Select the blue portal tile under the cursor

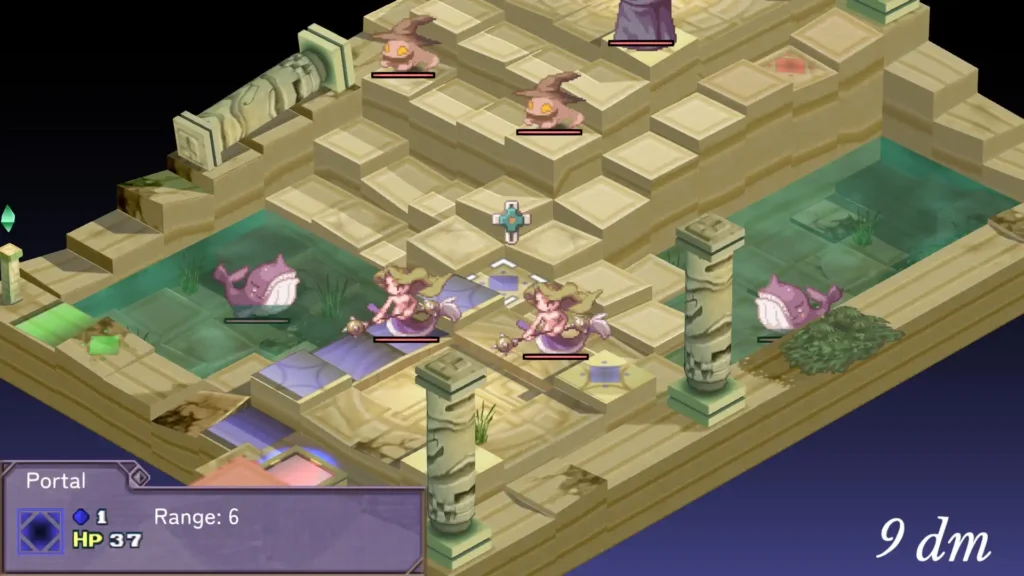tap(503, 281)
